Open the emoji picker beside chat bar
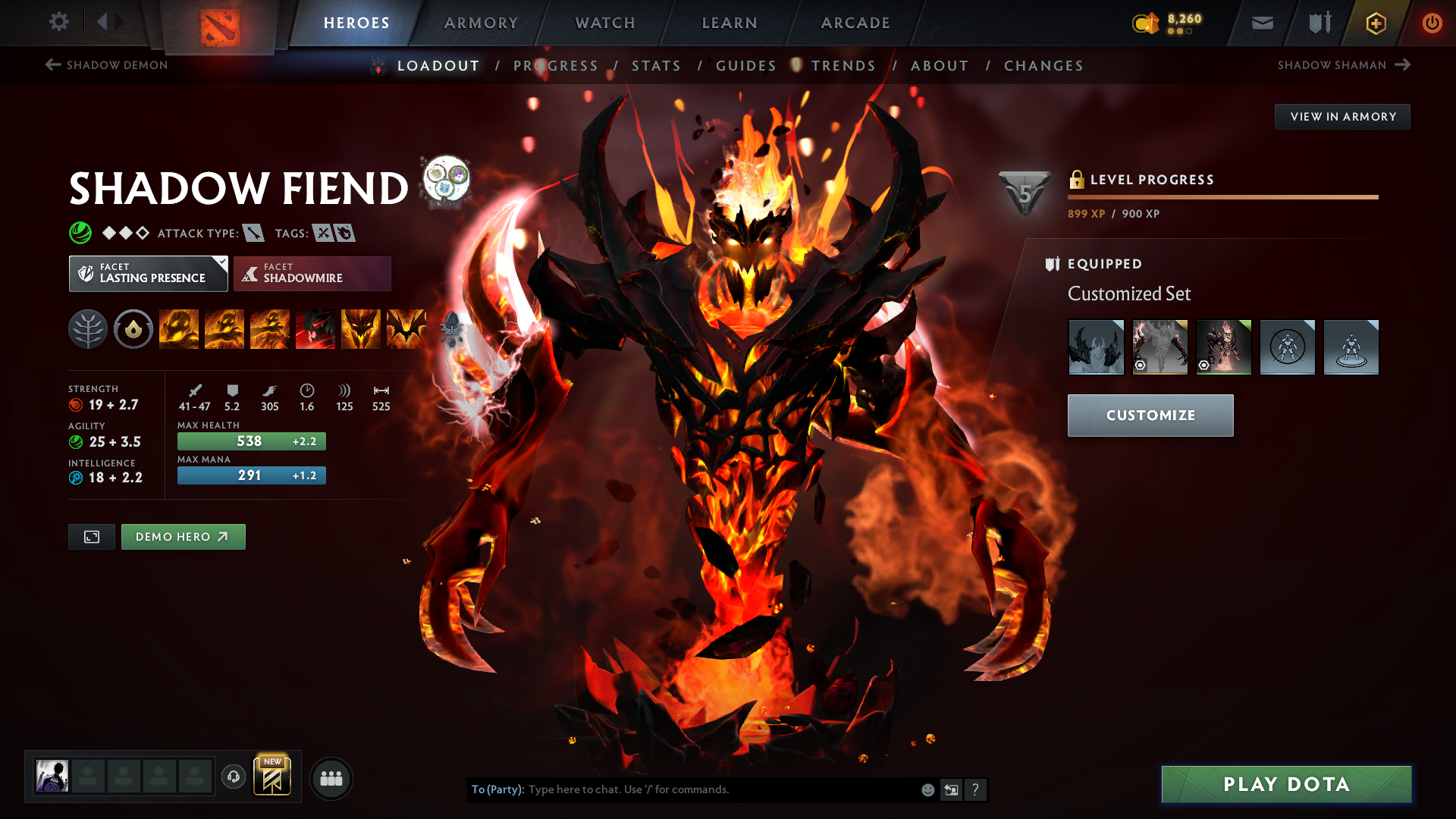Image resolution: width=1456 pixels, height=819 pixels. [927, 789]
